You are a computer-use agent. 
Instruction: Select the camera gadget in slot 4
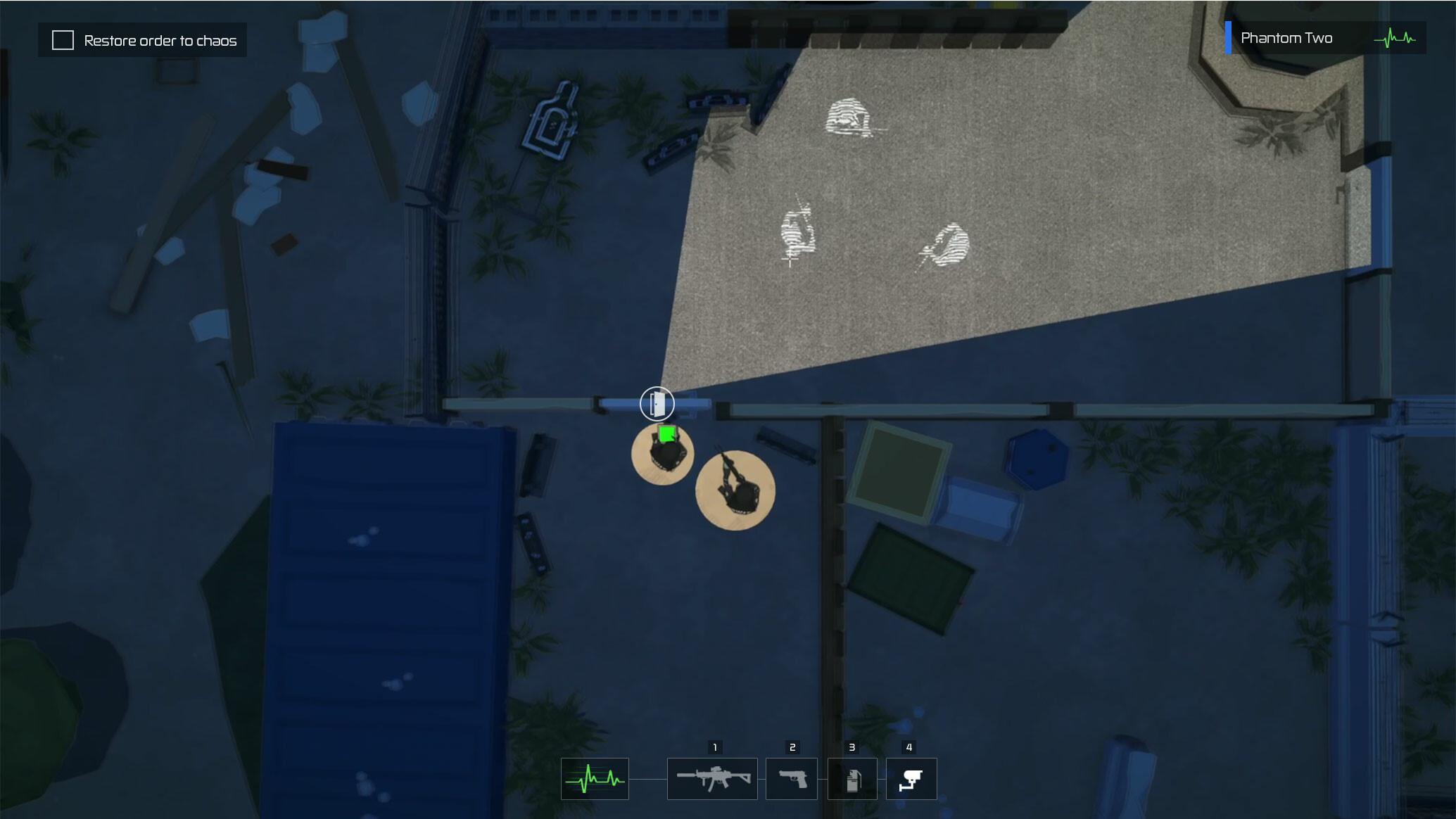click(911, 779)
